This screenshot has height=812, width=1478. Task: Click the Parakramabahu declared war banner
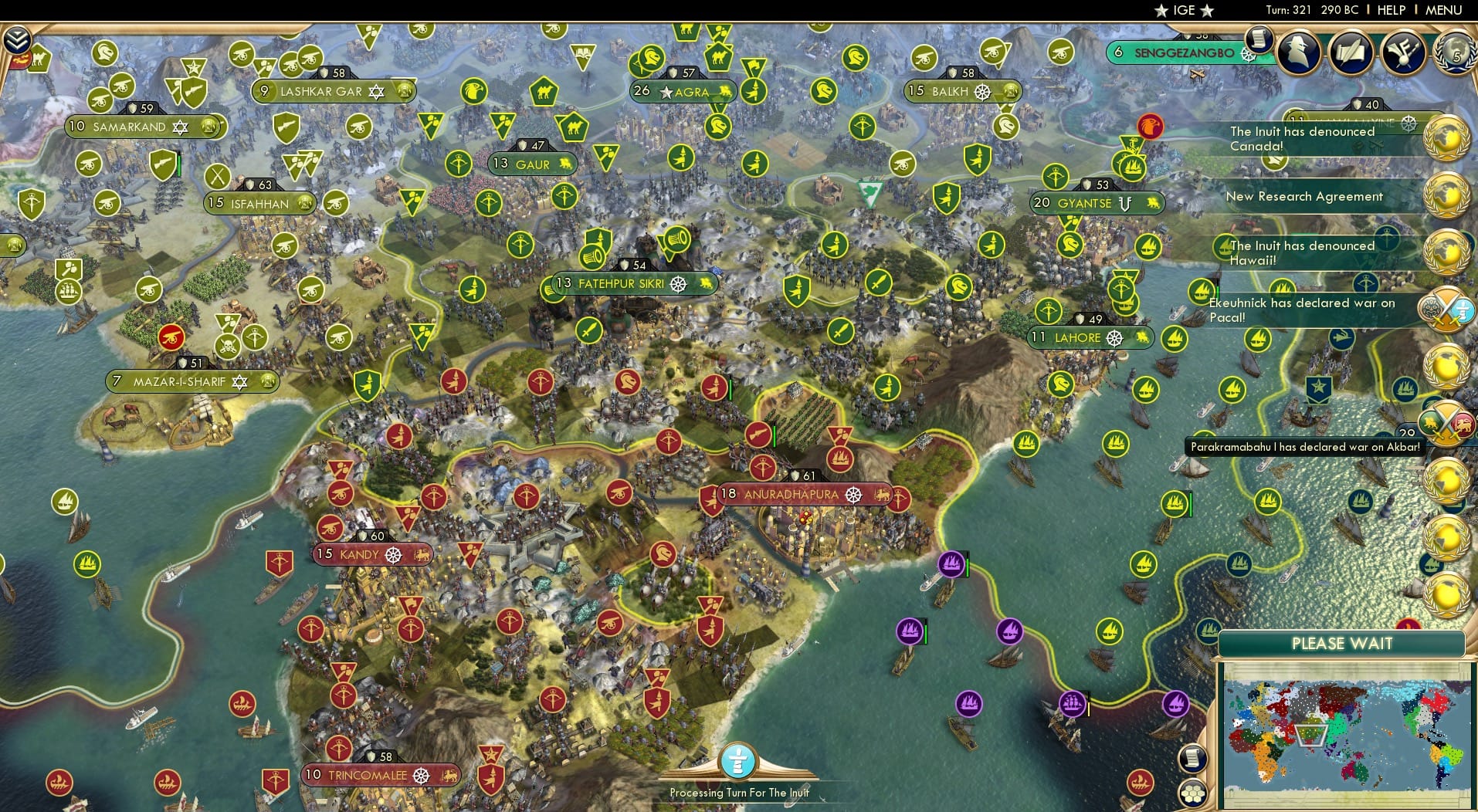click(x=1303, y=446)
